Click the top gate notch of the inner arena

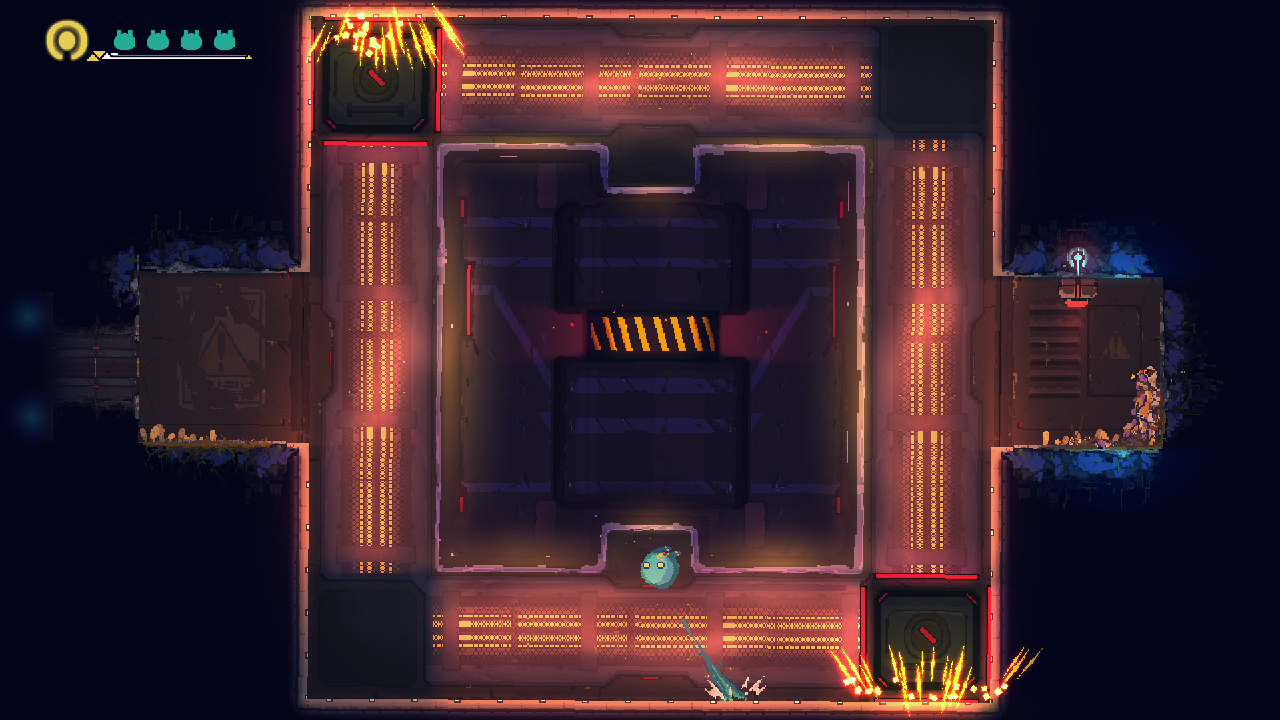tap(652, 165)
